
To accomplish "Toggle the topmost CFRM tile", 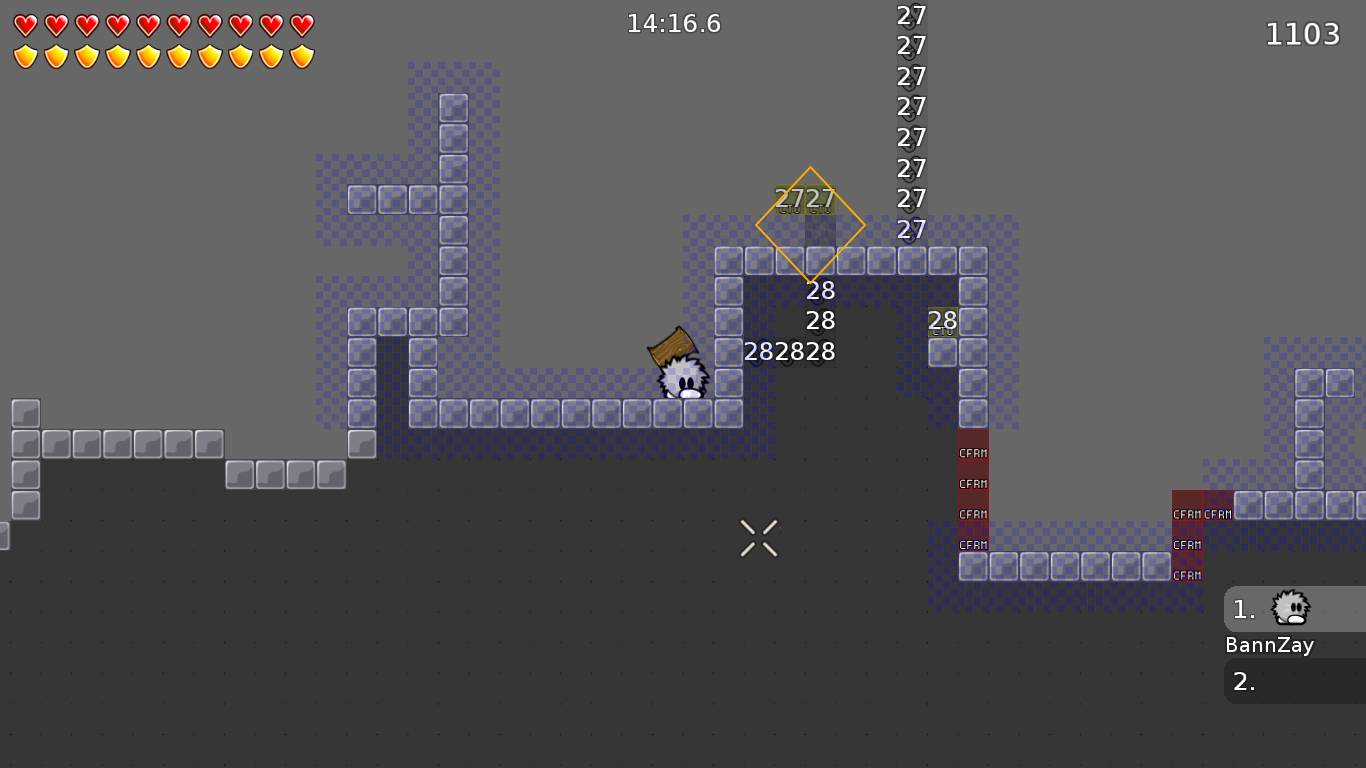I will 971,452.
